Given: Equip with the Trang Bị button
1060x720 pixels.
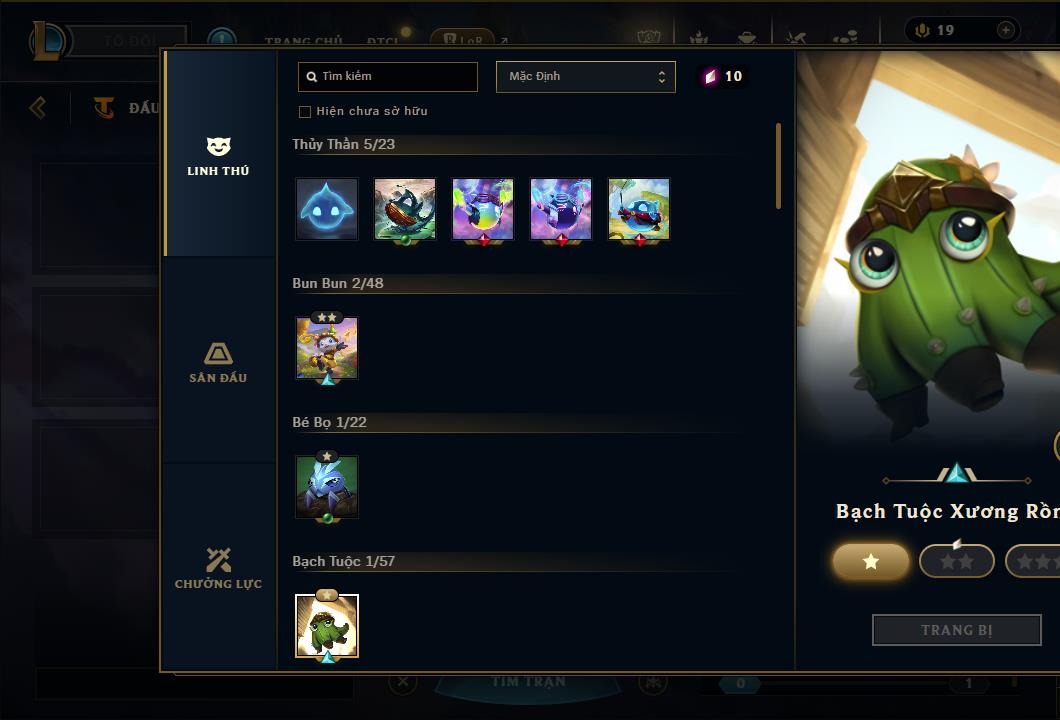Looking at the screenshot, I should click(x=956, y=630).
